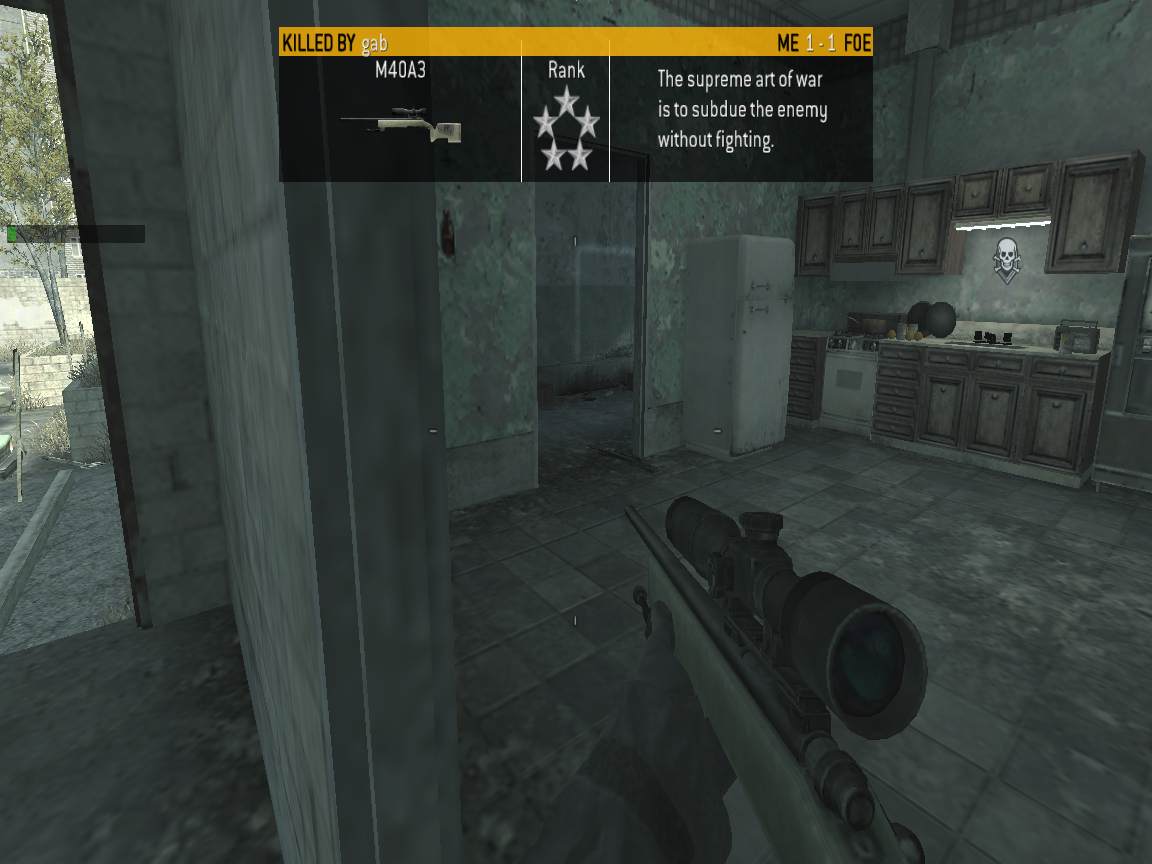Click the killer name gab
Screen dimensions: 1152x864
pyautogui.click(x=374, y=43)
